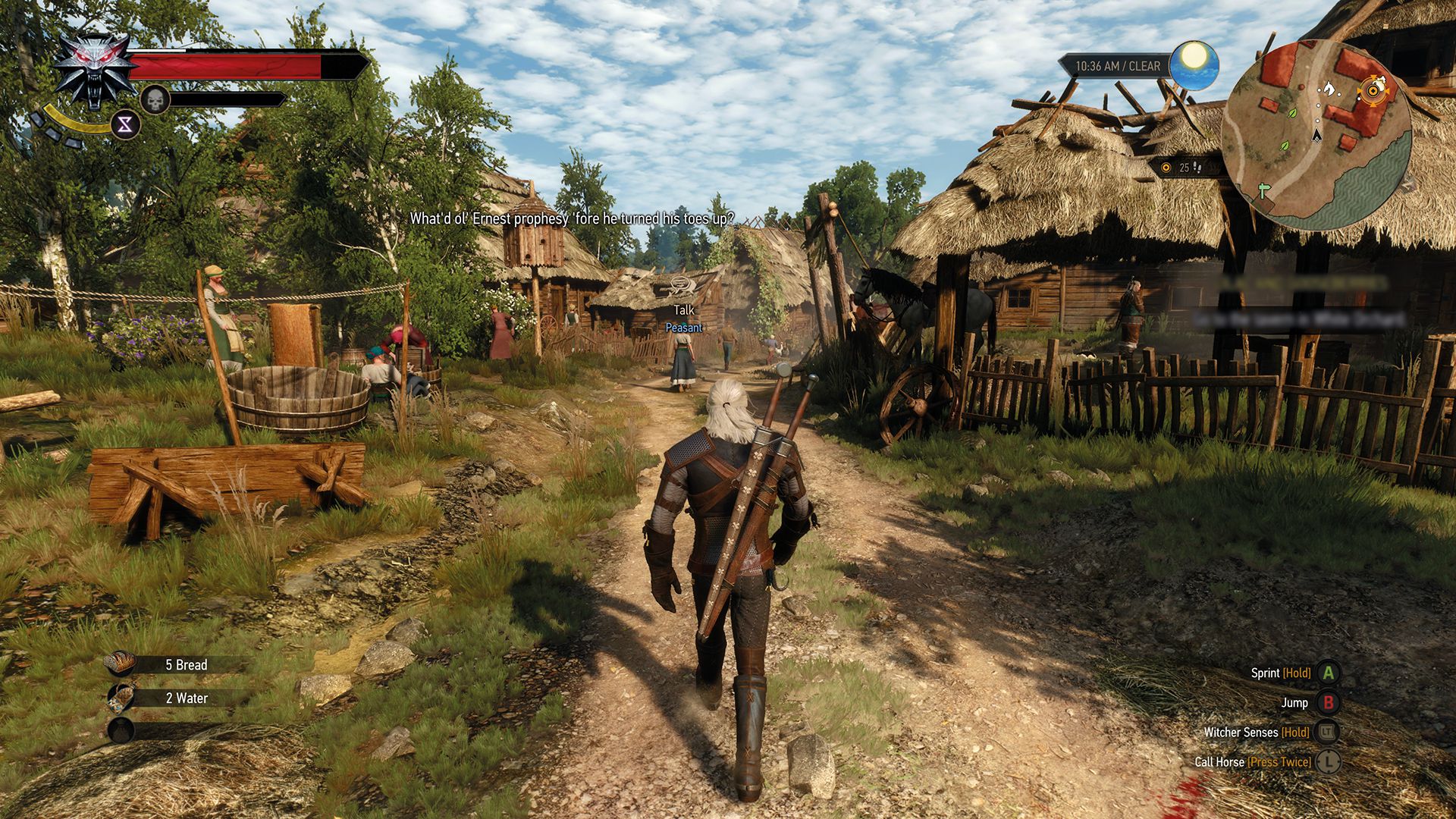Image resolution: width=1456 pixels, height=819 pixels.
Task: Select the player arrow on the minimap
Action: (1316, 136)
